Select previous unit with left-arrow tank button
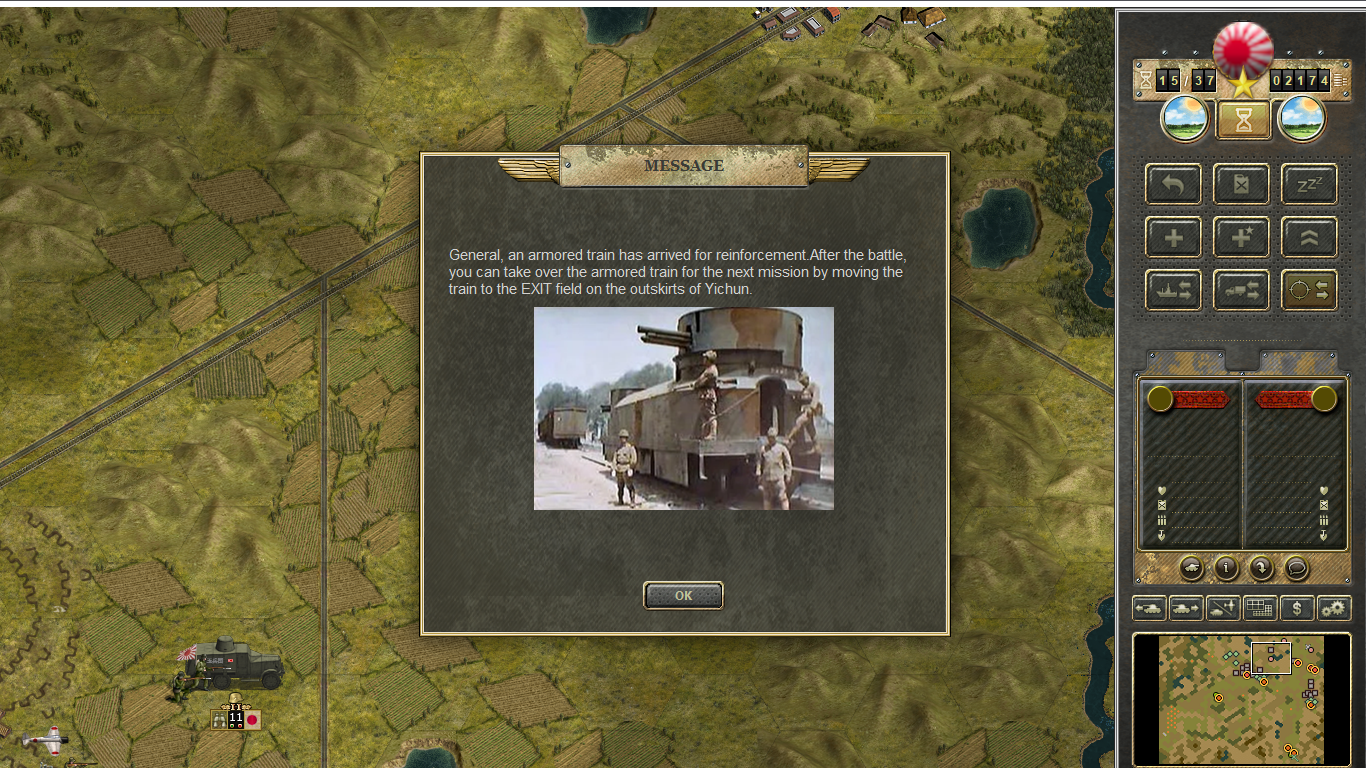The width and height of the screenshot is (1366, 768). (x=1150, y=607)
